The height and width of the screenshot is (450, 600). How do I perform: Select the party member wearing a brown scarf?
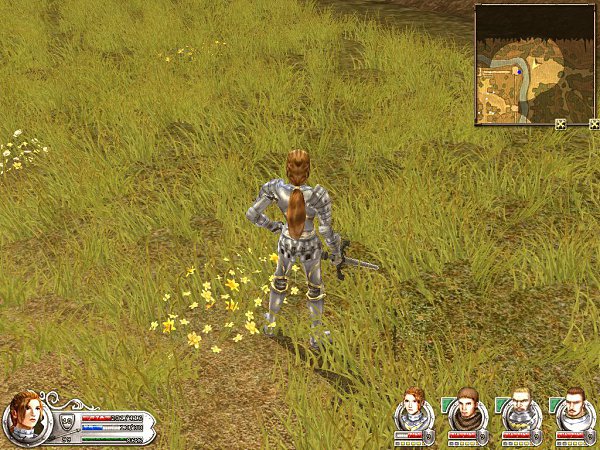[466, 409]
